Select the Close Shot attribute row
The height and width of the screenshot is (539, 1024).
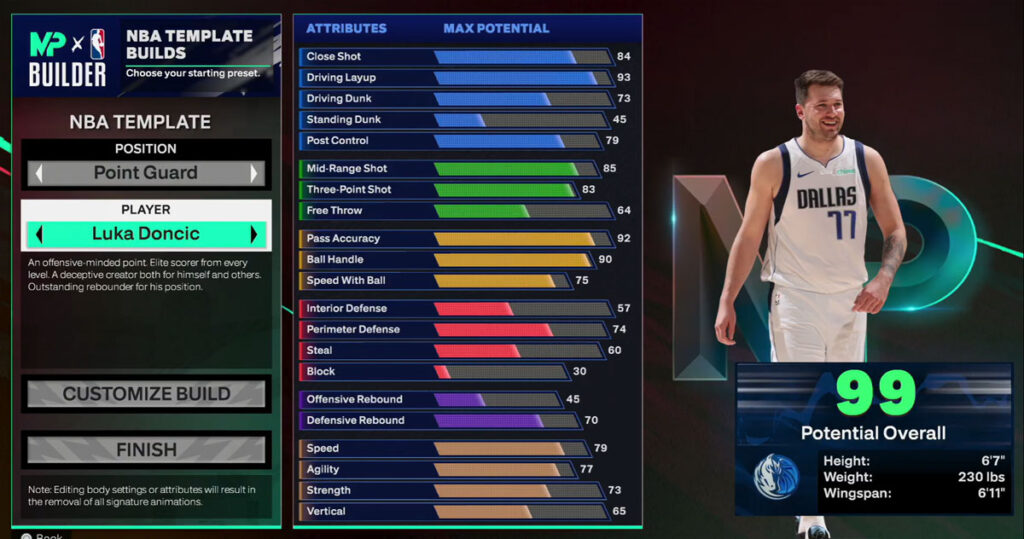tap(455, 57)
